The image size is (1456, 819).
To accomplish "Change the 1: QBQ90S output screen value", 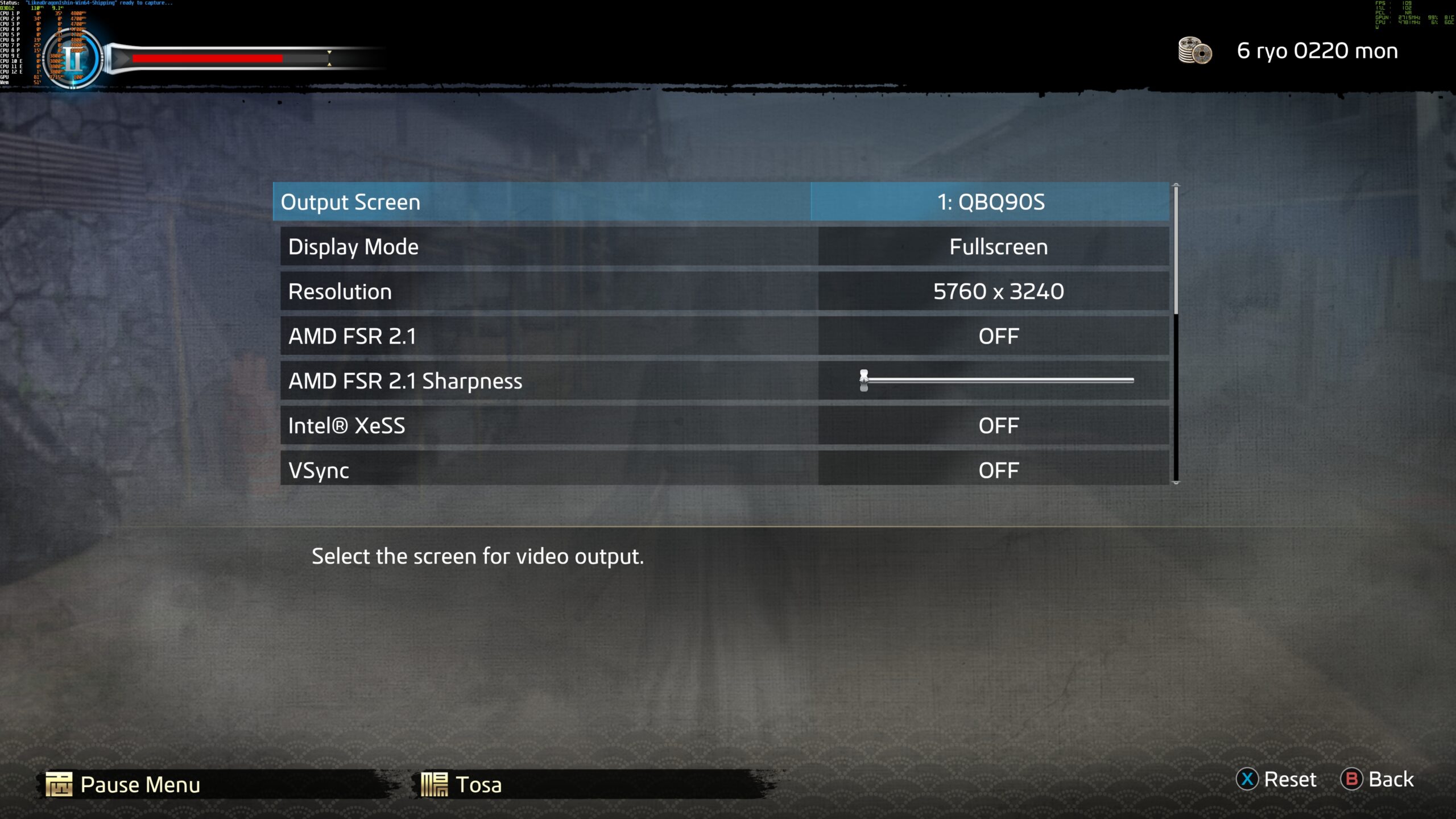I will 990,202.
